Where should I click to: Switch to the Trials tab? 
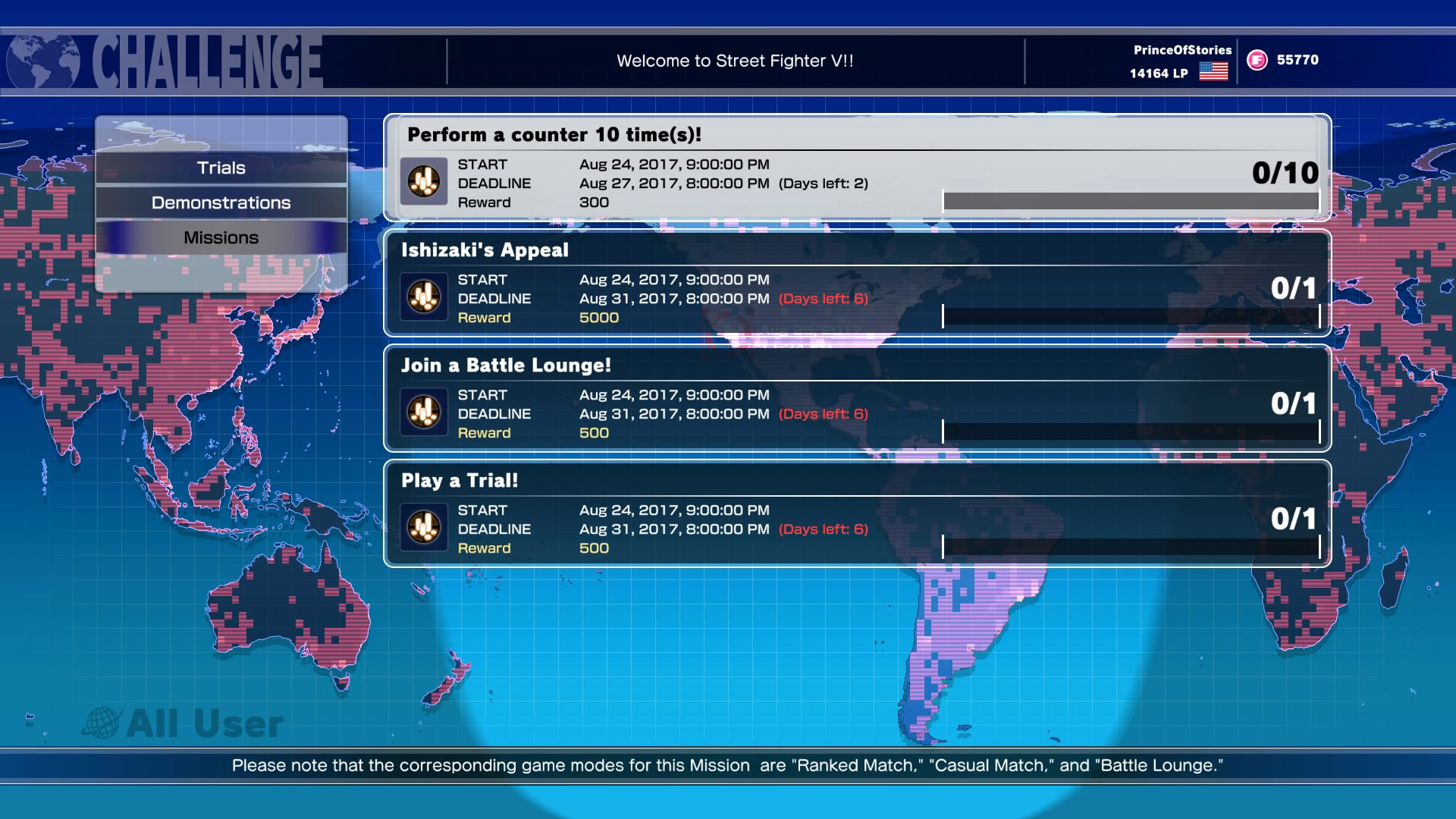tap(221, 168)
